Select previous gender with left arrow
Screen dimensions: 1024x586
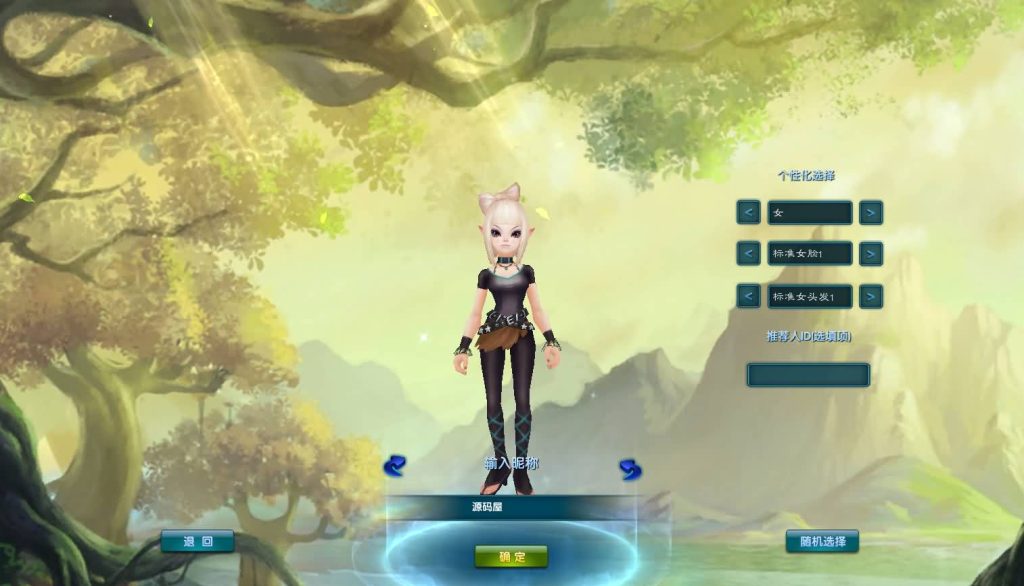[x=748, y=213]
